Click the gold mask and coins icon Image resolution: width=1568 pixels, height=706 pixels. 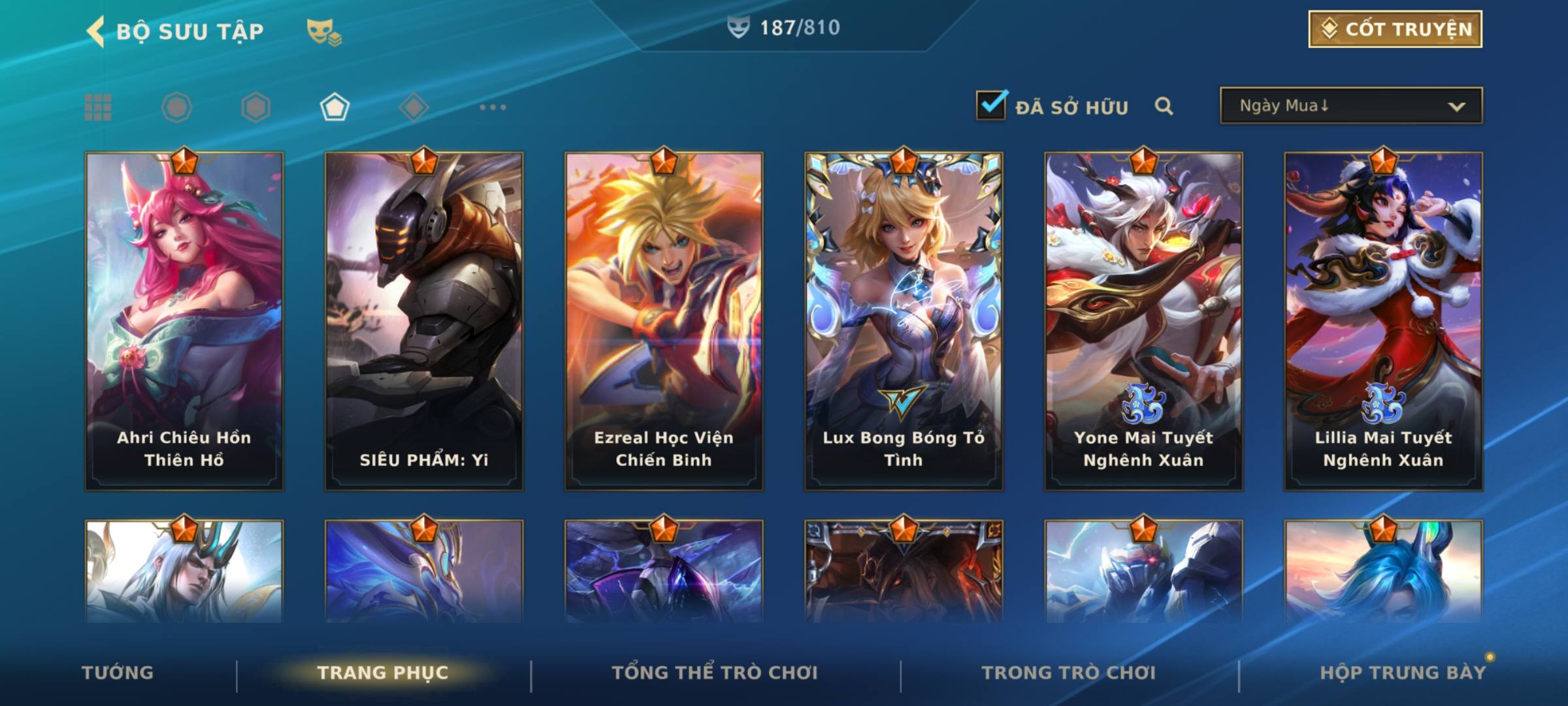point(324,31)
